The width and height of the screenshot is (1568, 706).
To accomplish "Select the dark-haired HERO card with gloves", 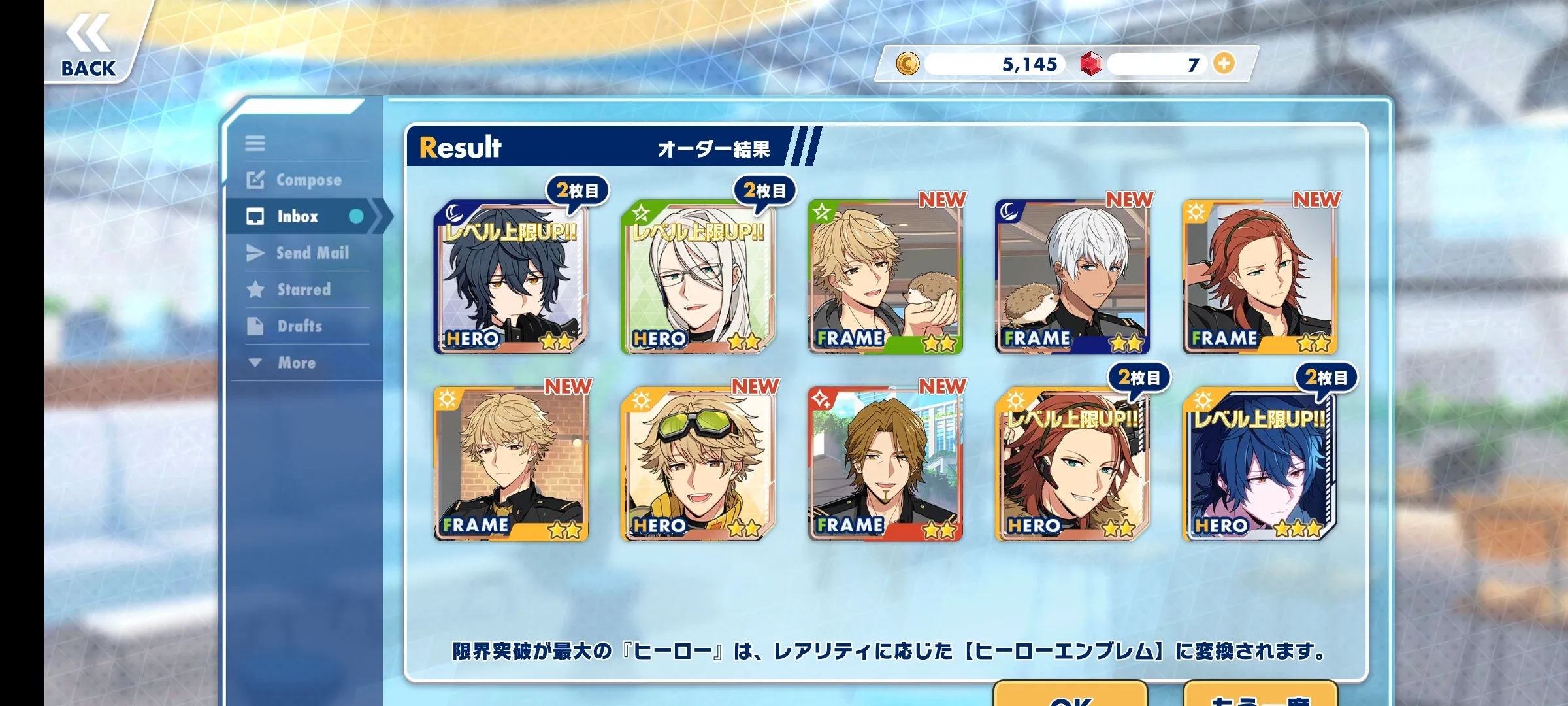I will pyautogui.click(x=510, y=278).
